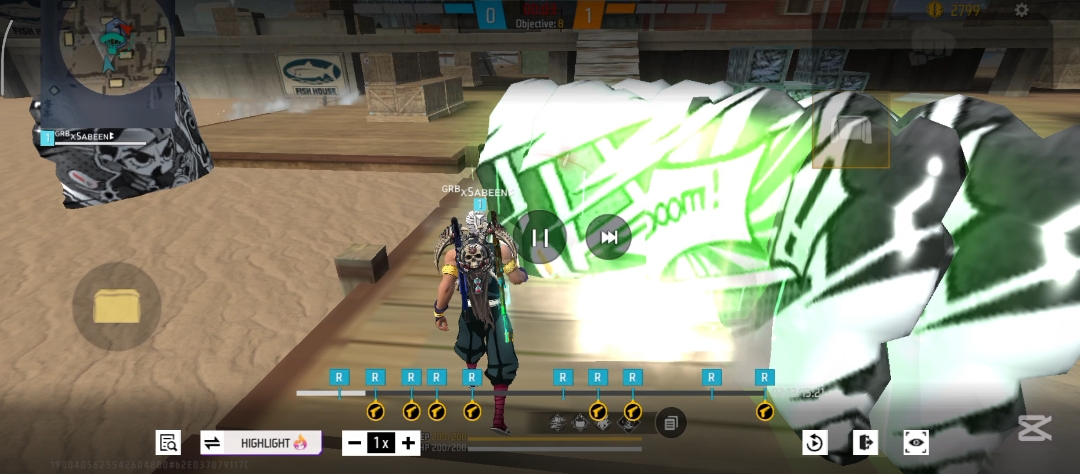Tap the copy pages round icon

[x=670, y=423]
